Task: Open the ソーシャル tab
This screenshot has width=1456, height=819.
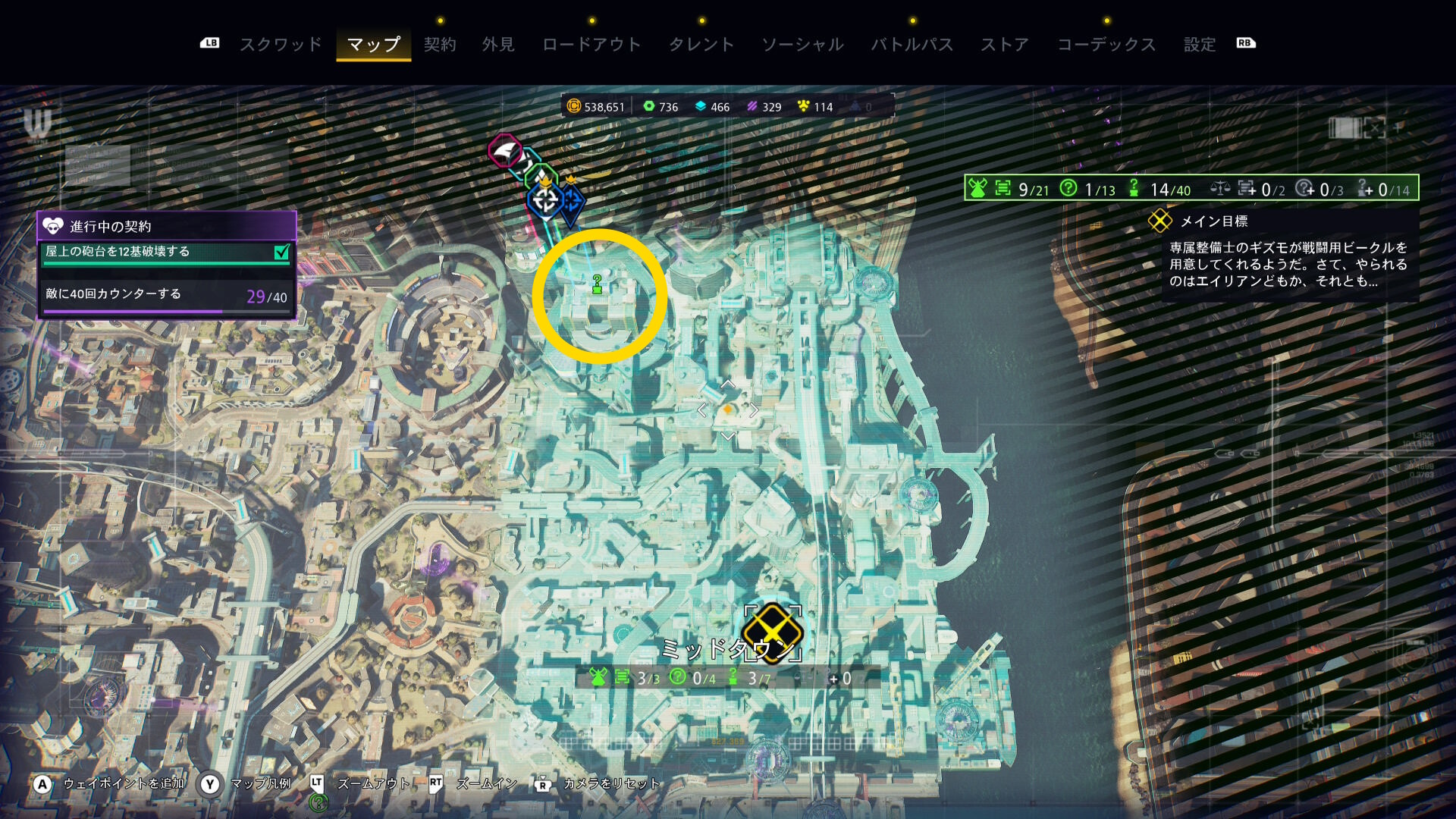Action: [x=802, y=45]
